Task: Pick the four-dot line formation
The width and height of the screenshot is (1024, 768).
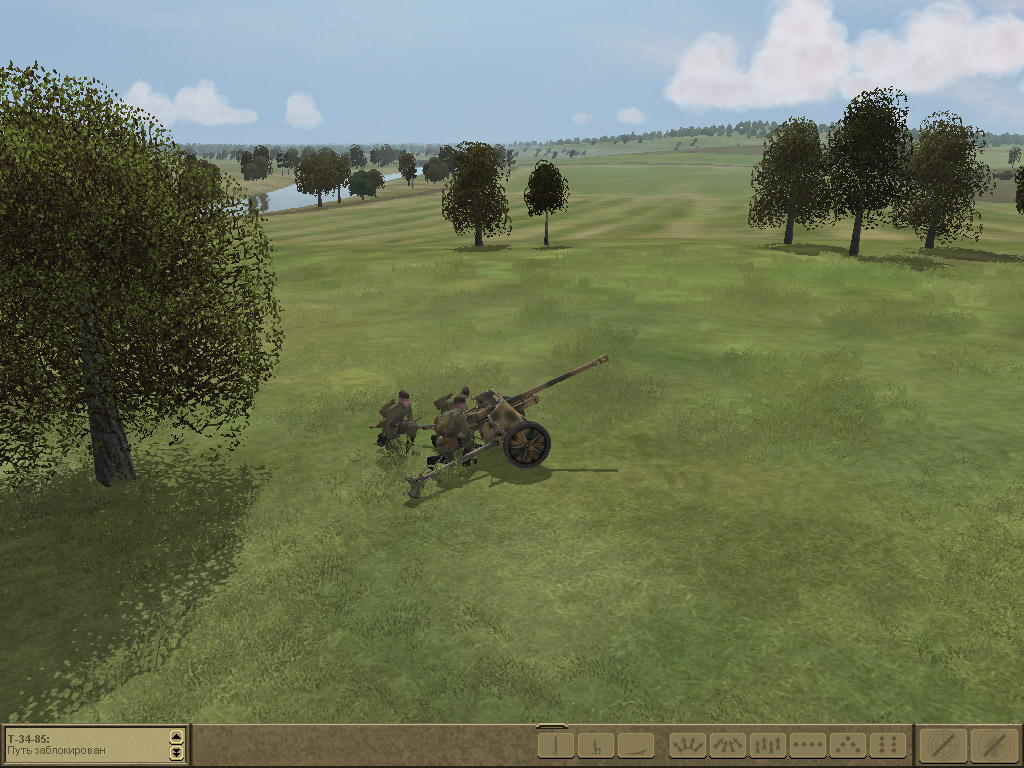Action: tap(807, 745)
